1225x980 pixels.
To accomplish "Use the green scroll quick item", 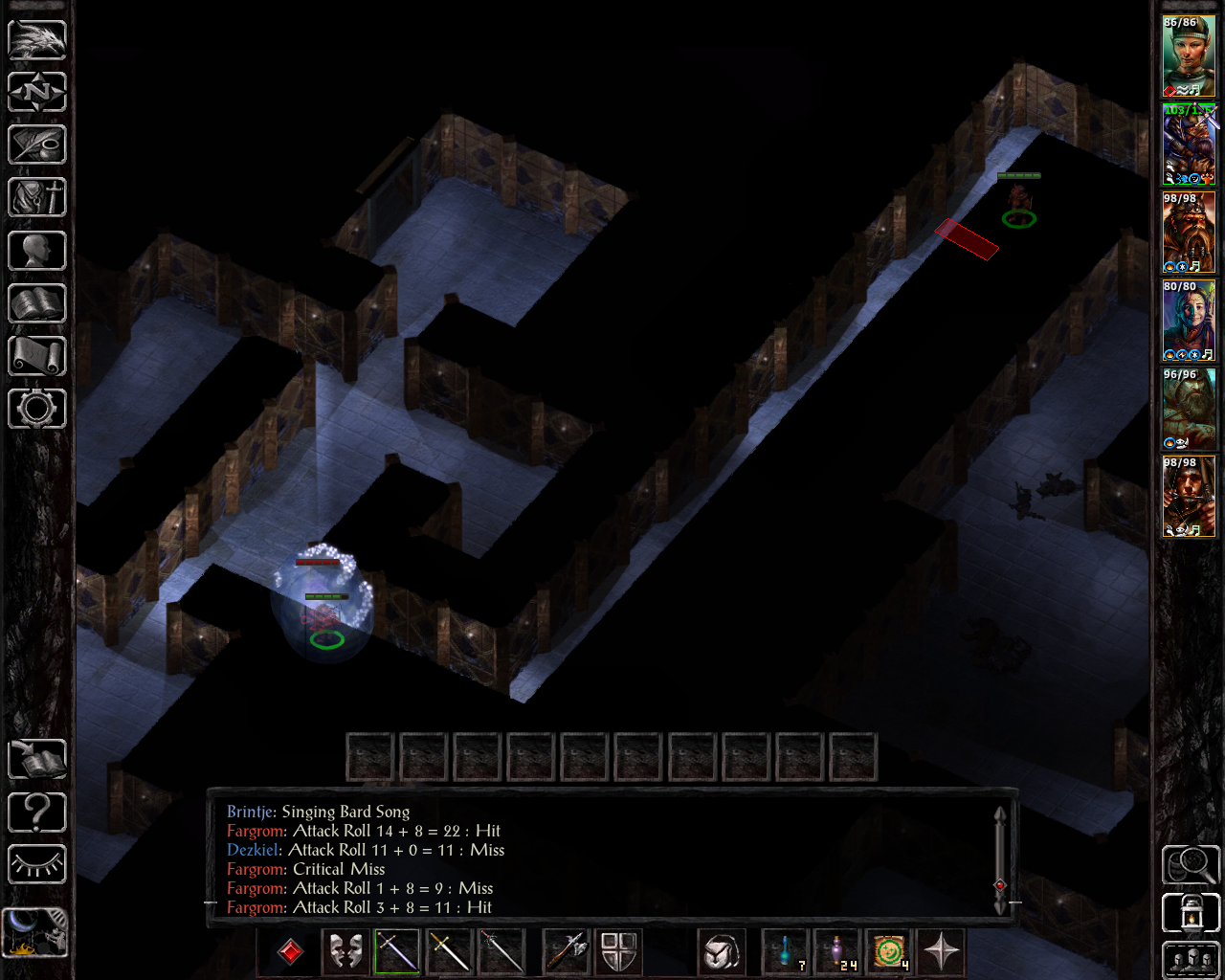I will click(x=889, y=951).
